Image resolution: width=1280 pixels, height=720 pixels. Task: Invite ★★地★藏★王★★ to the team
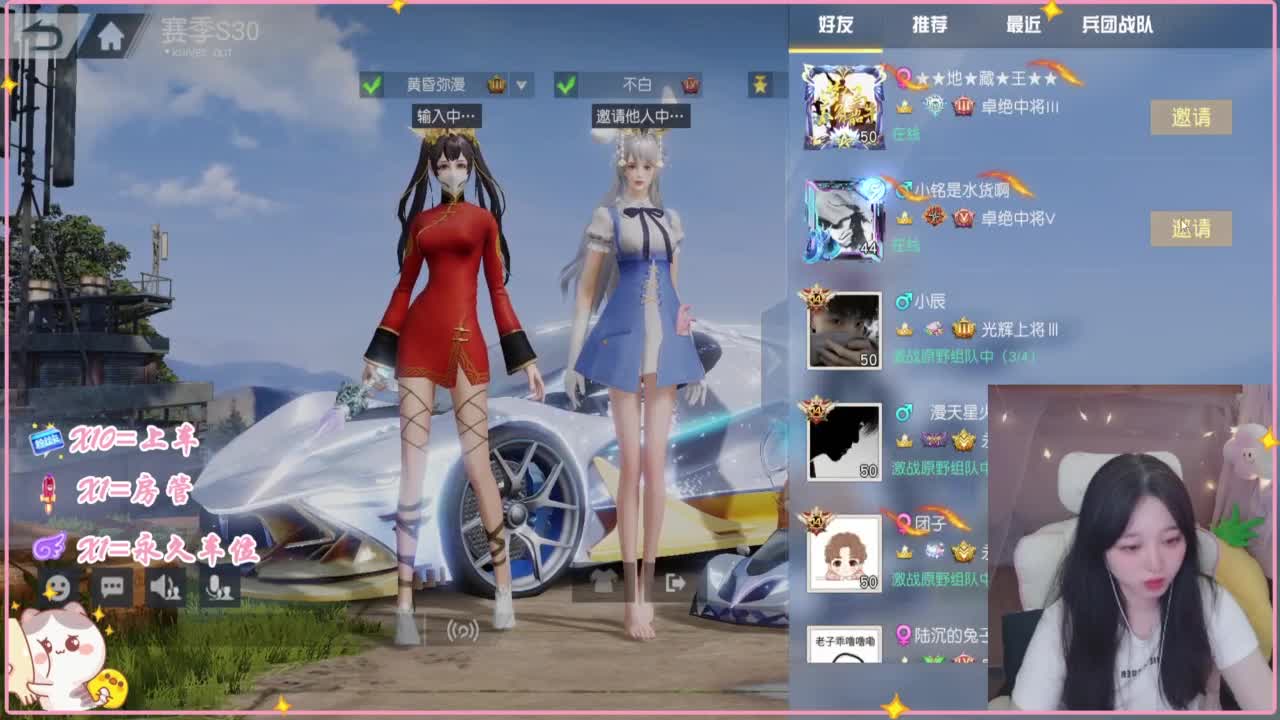[x=1190, y=119]
